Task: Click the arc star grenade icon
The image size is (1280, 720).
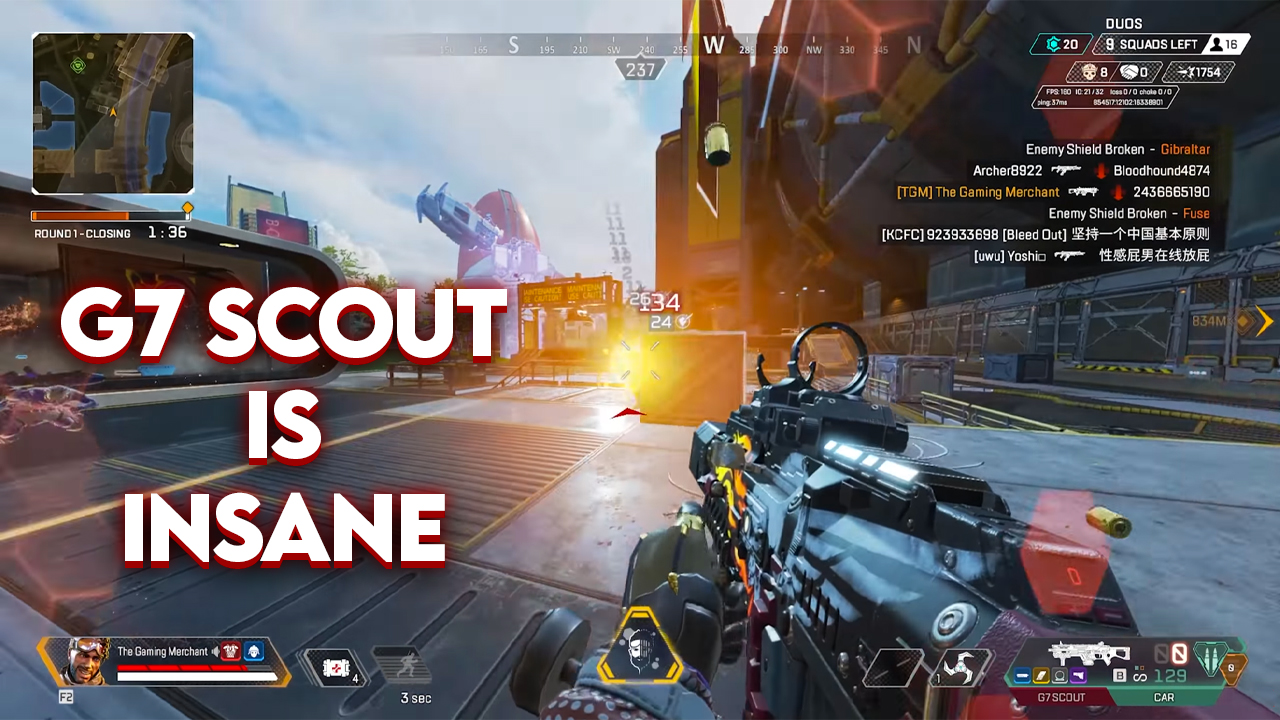Action: (959, 668)
